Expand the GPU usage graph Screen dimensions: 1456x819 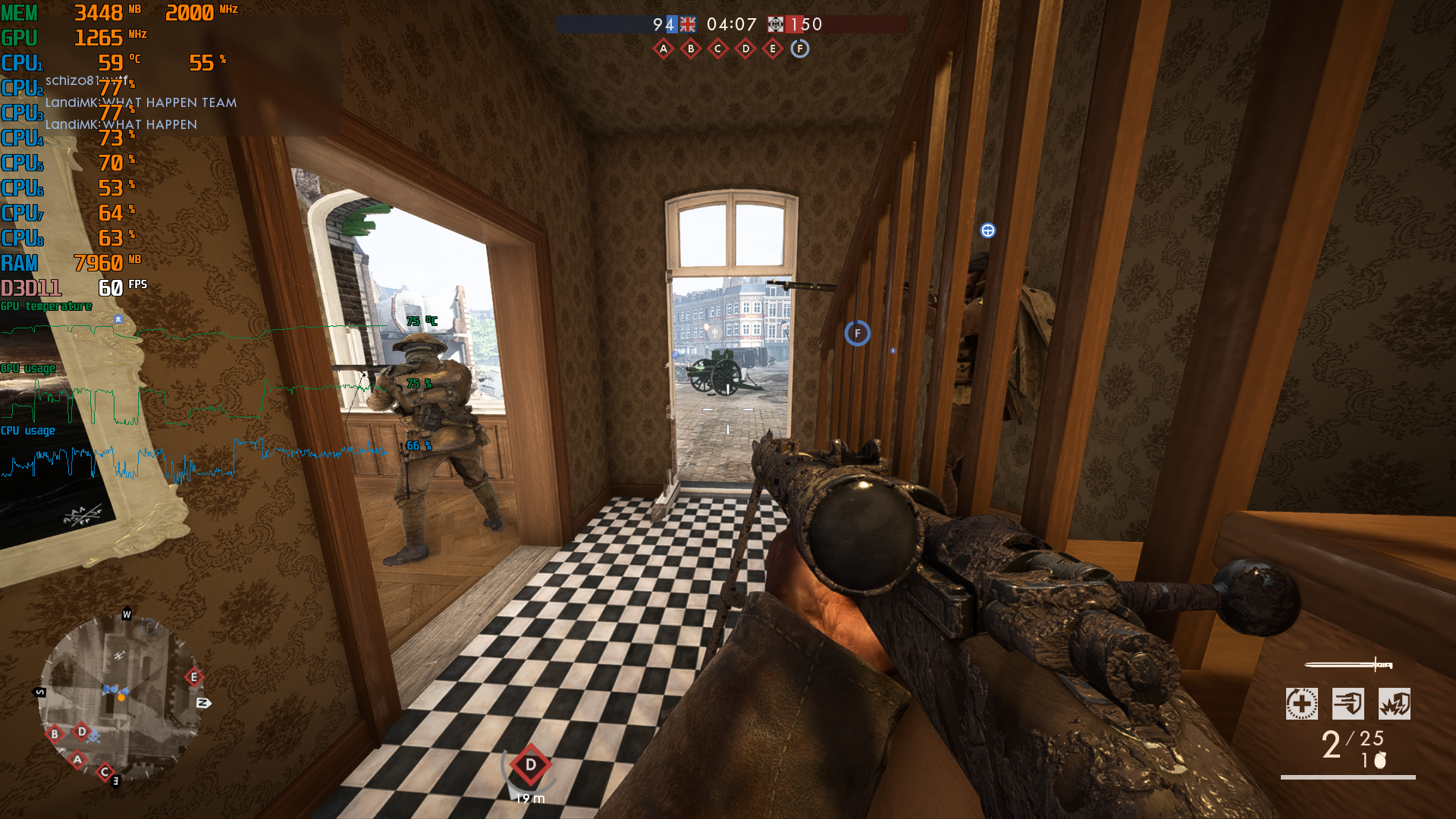28,369
